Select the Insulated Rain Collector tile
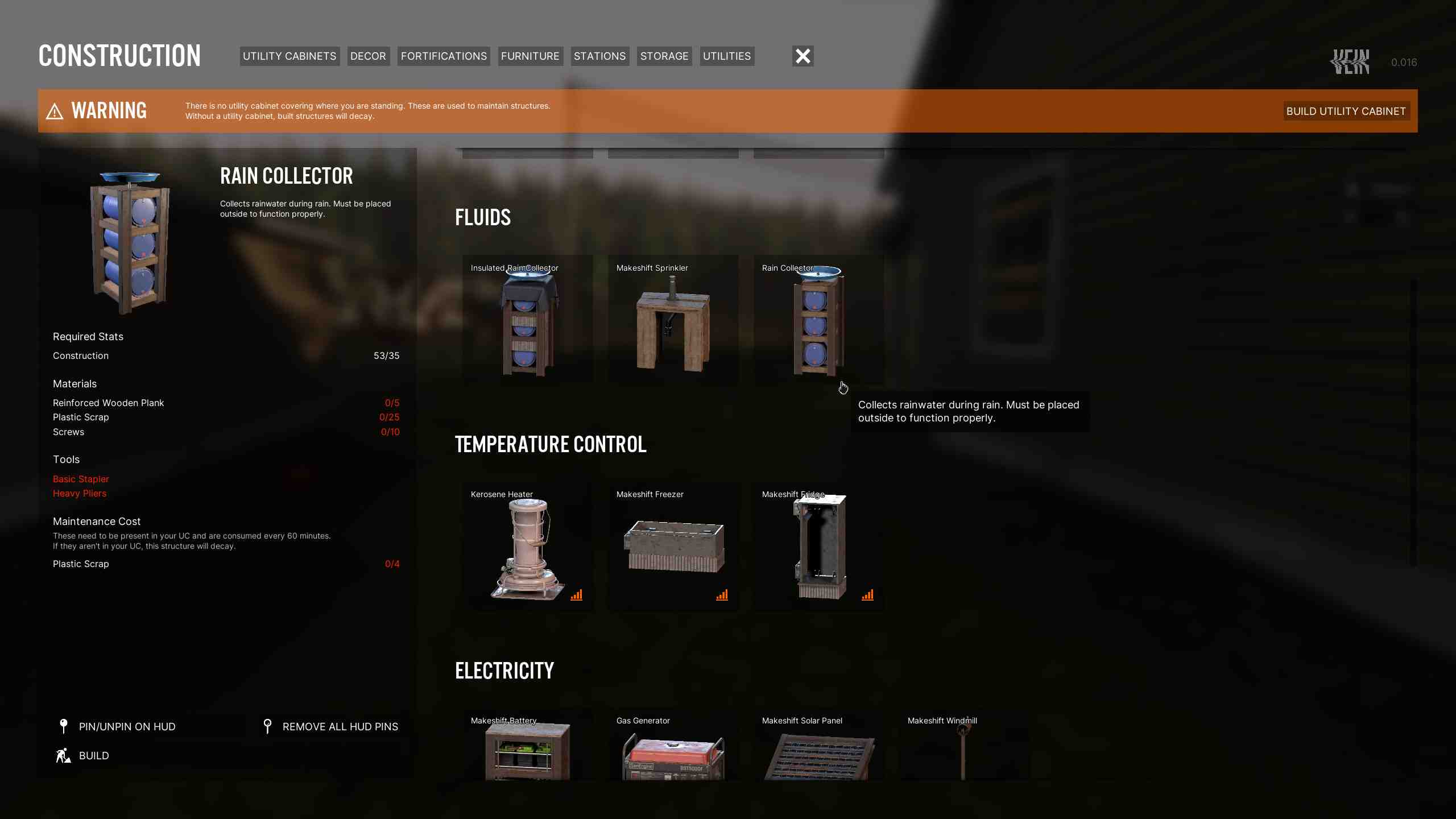1456x819 pixels. [527, 320]
